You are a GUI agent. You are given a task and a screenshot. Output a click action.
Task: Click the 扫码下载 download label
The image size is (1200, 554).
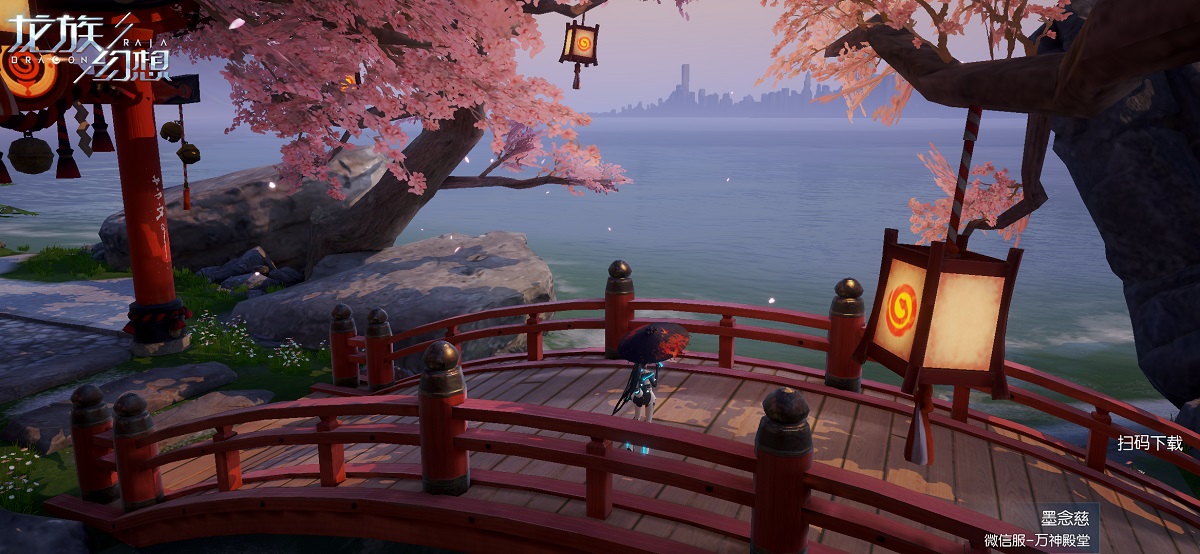click(1149, 443)
